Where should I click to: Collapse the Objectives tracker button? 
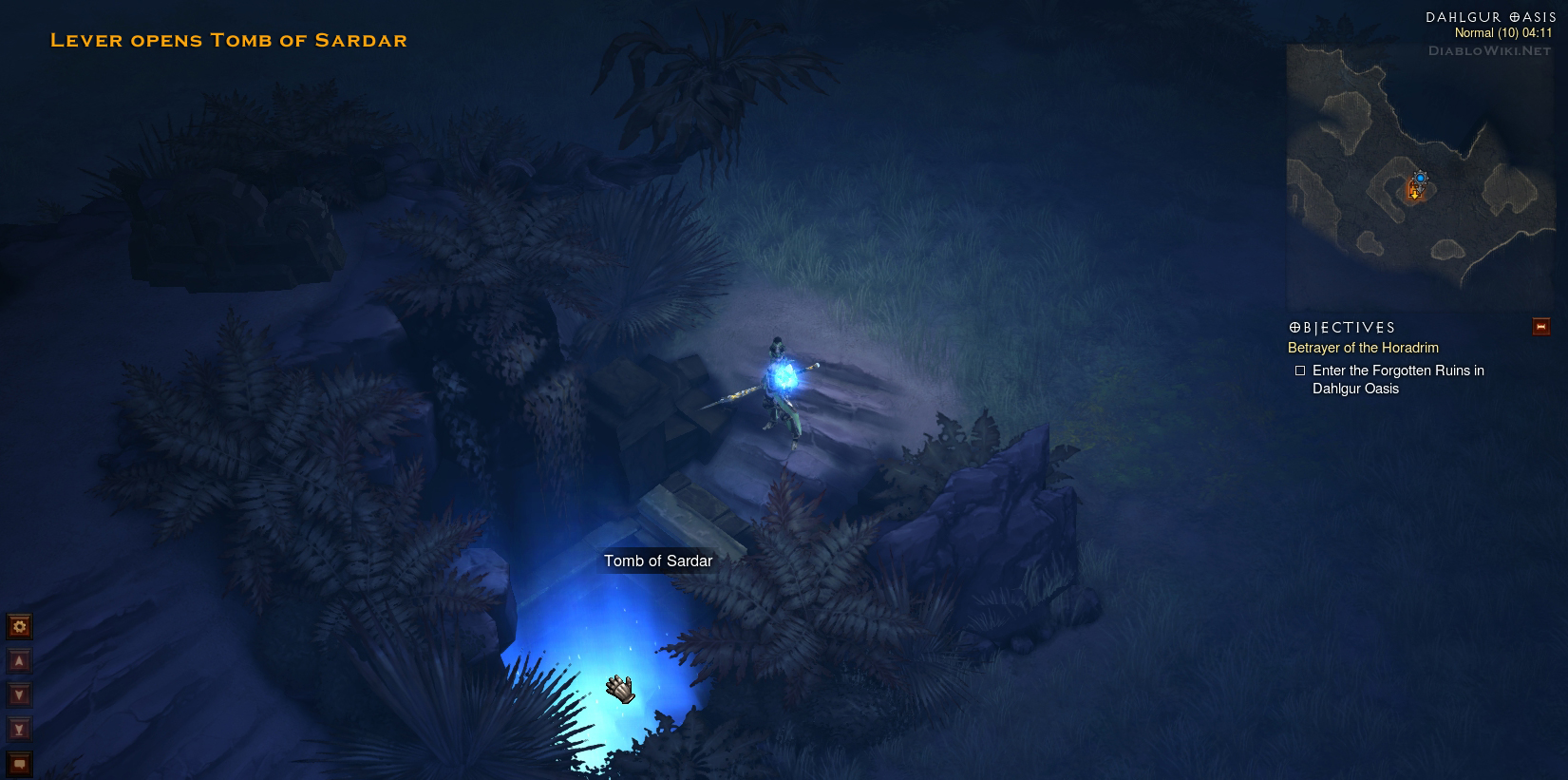click(x=1540, y=327)
